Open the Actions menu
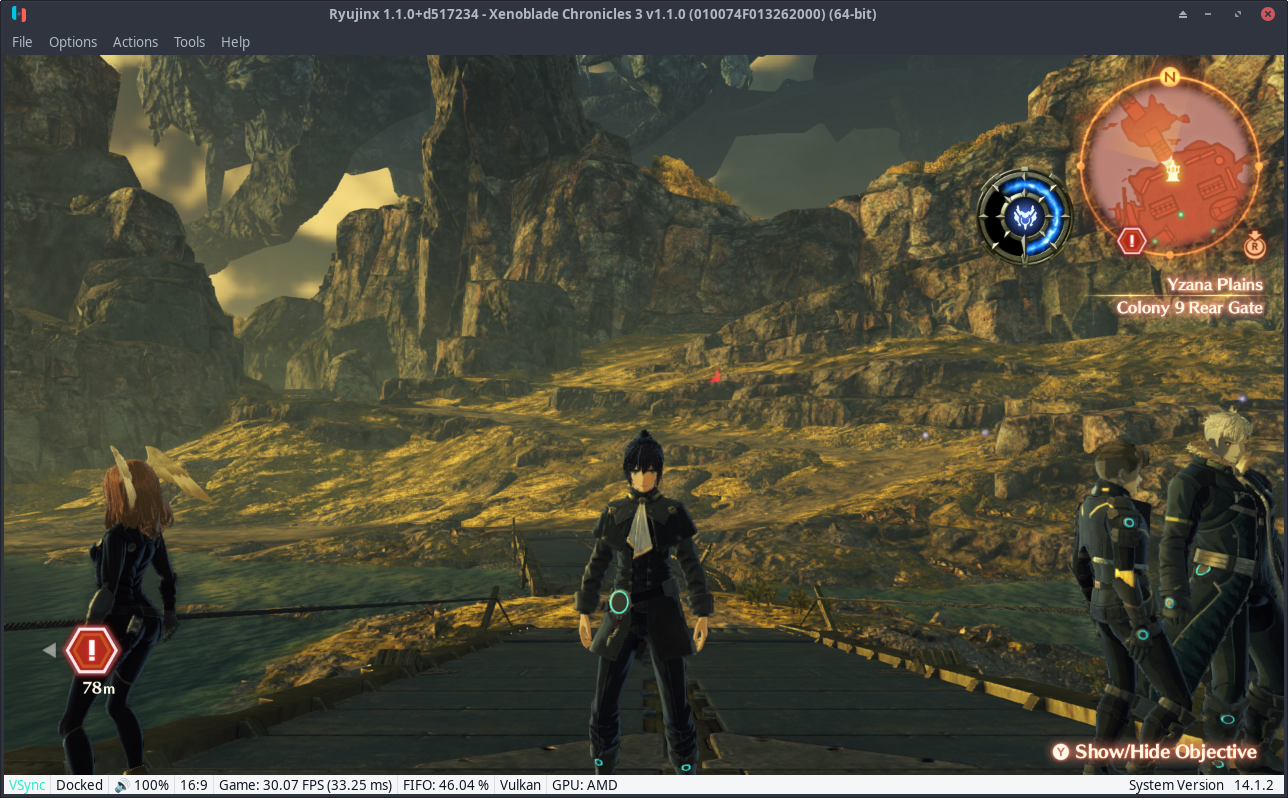Viewport: 1288px width, 798px height. point(135,42)
